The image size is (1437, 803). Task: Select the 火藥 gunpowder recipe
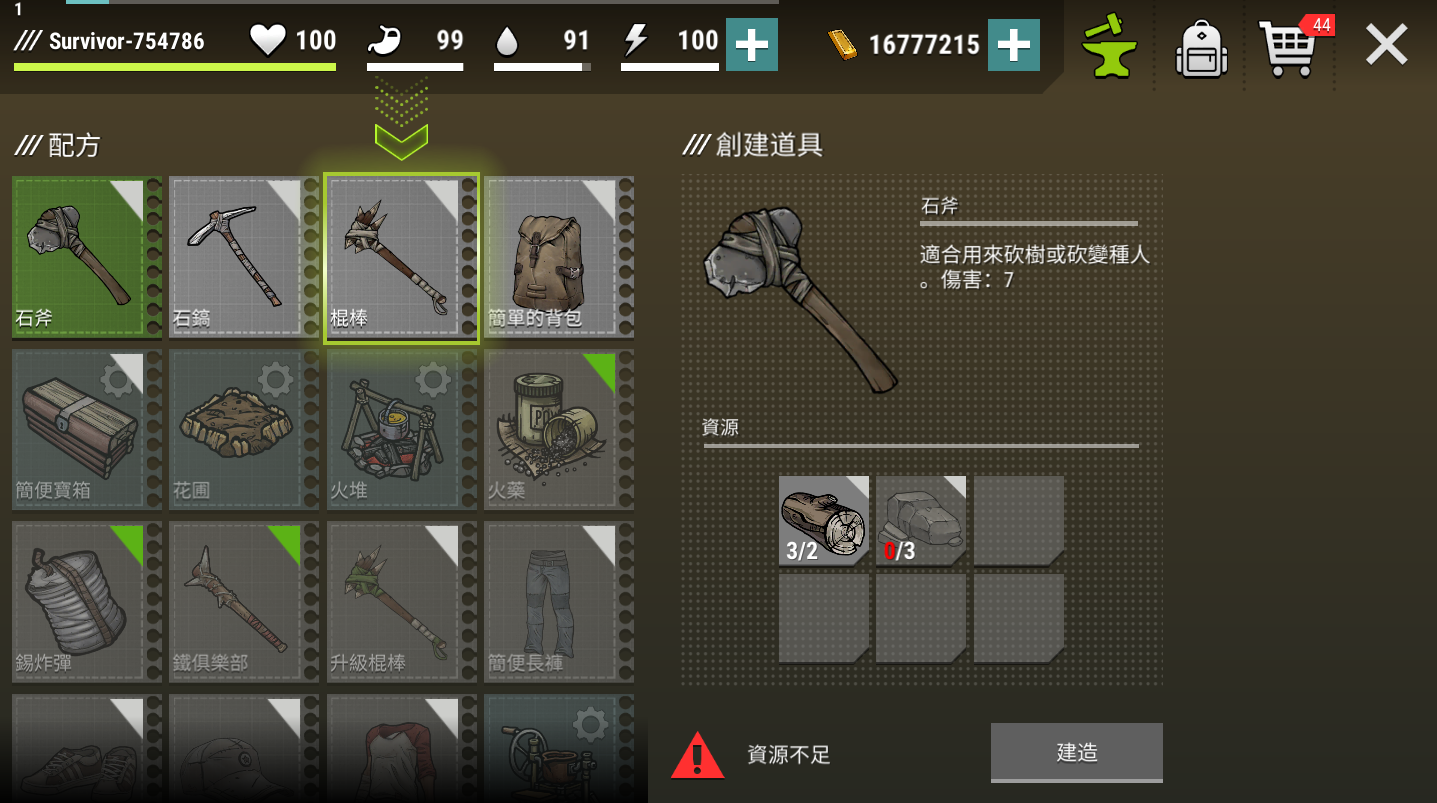click(558, 429)
